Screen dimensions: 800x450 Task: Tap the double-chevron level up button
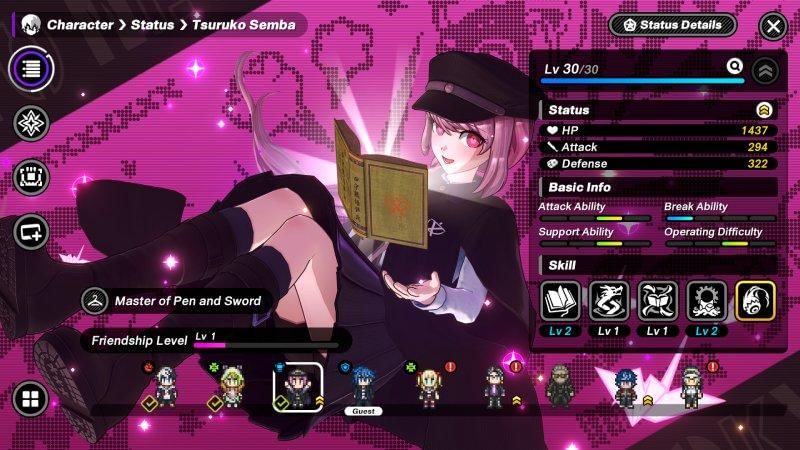coord(766,70)
